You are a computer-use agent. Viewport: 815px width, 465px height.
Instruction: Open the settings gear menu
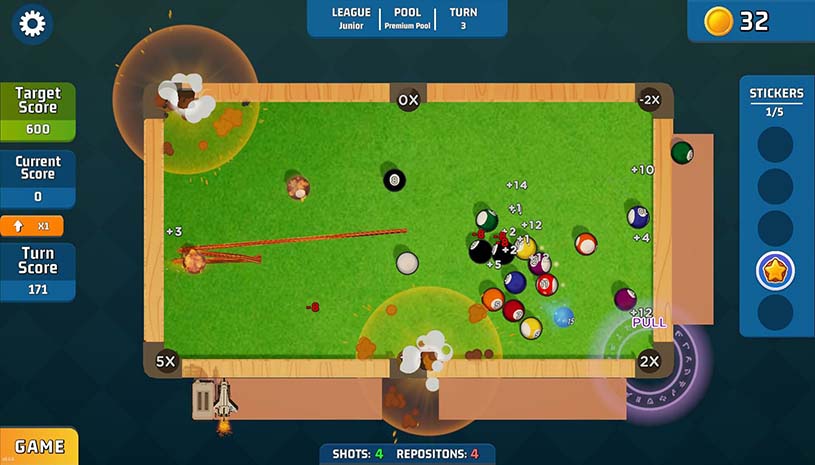tap(33, 24)
